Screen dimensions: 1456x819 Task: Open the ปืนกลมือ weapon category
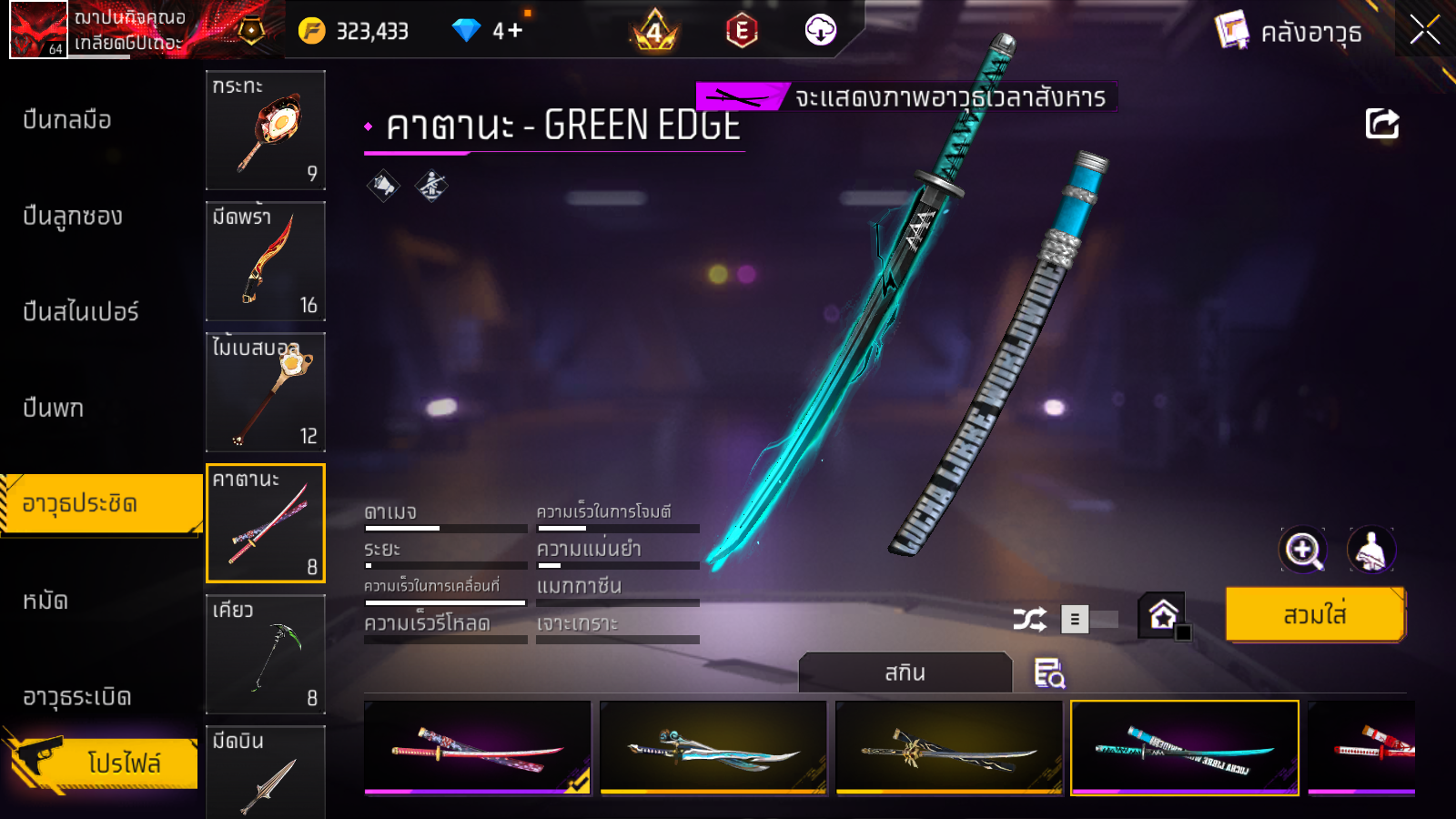pos(67,120)
